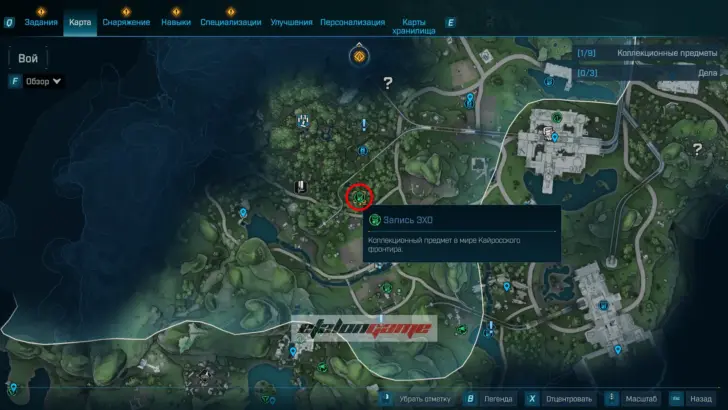This screenshot has width=728, height=410.
Task: Select the circled Запись ЭХО marker
Action: pos(359,197)
